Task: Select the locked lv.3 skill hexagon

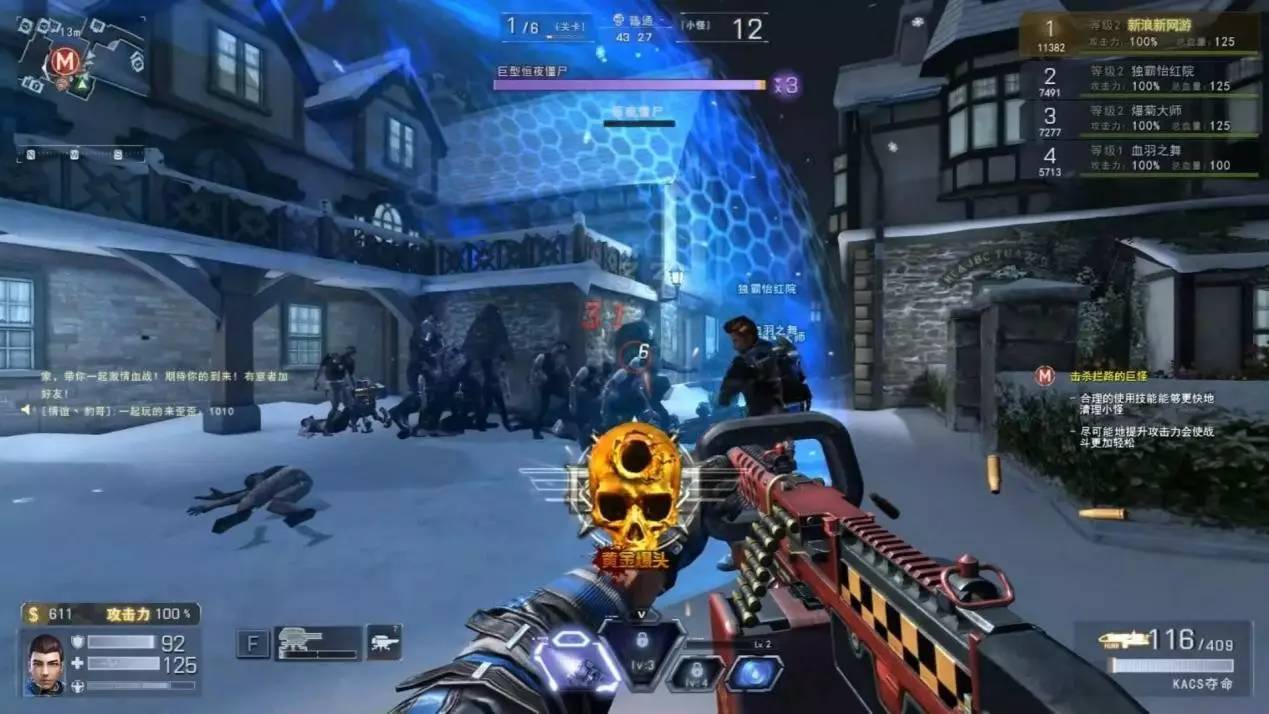Action: tap(642, 647)
